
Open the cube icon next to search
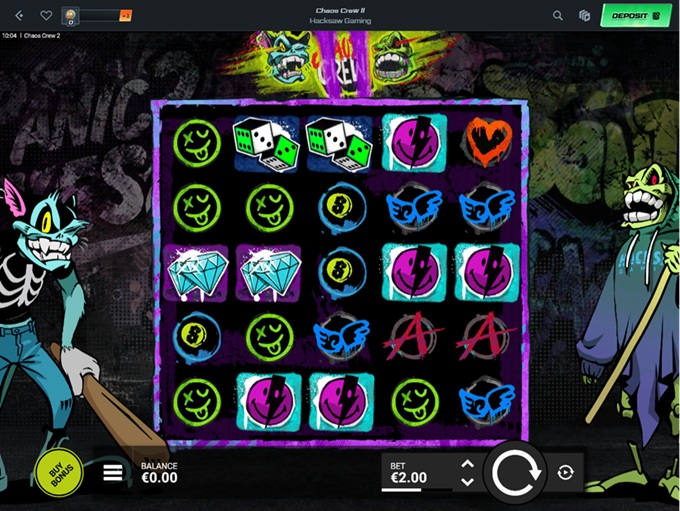[x=585, y=15]
